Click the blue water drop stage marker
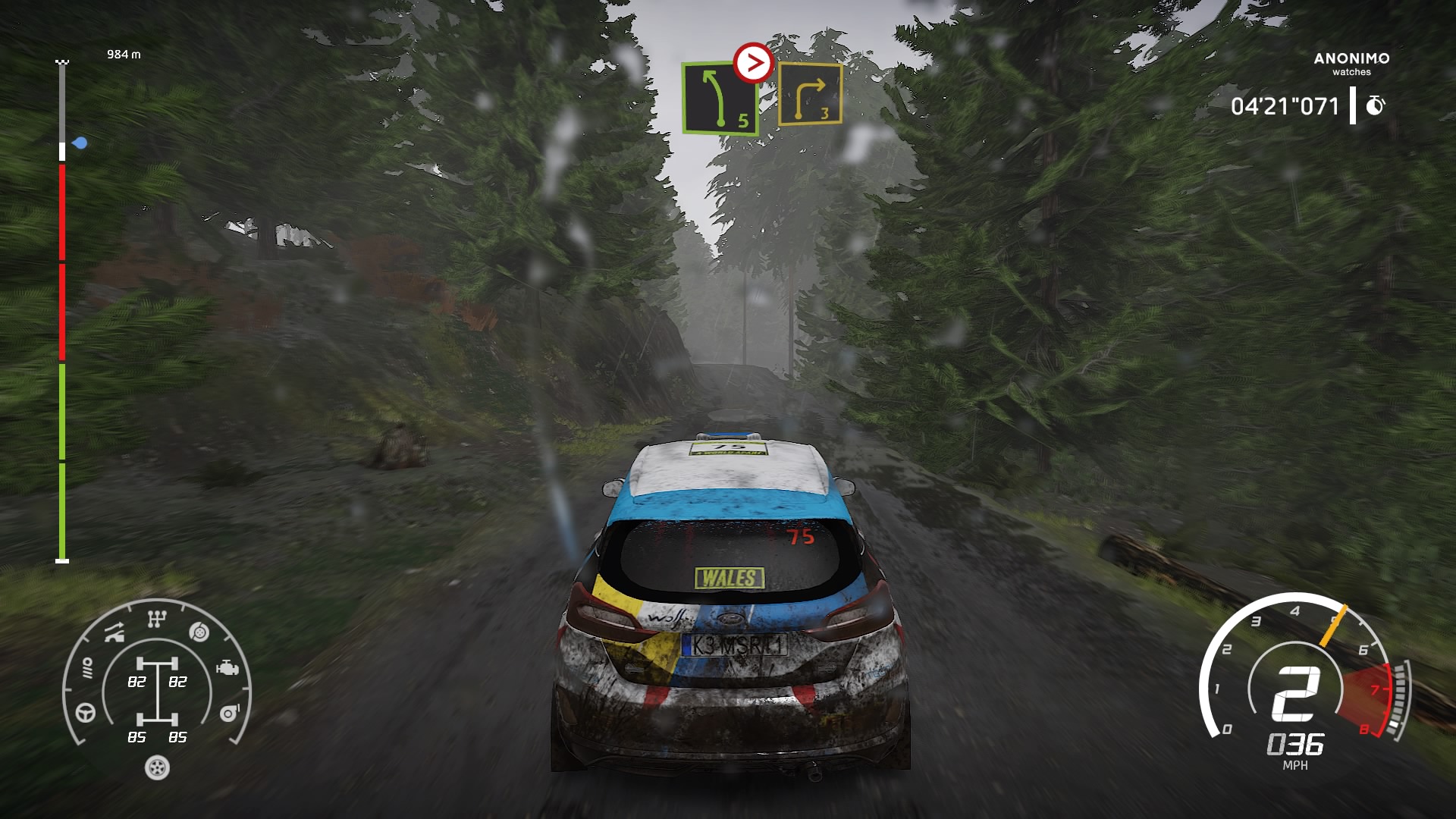Image resolution: width=1456 pixels, height=819 pixels. 80,143
